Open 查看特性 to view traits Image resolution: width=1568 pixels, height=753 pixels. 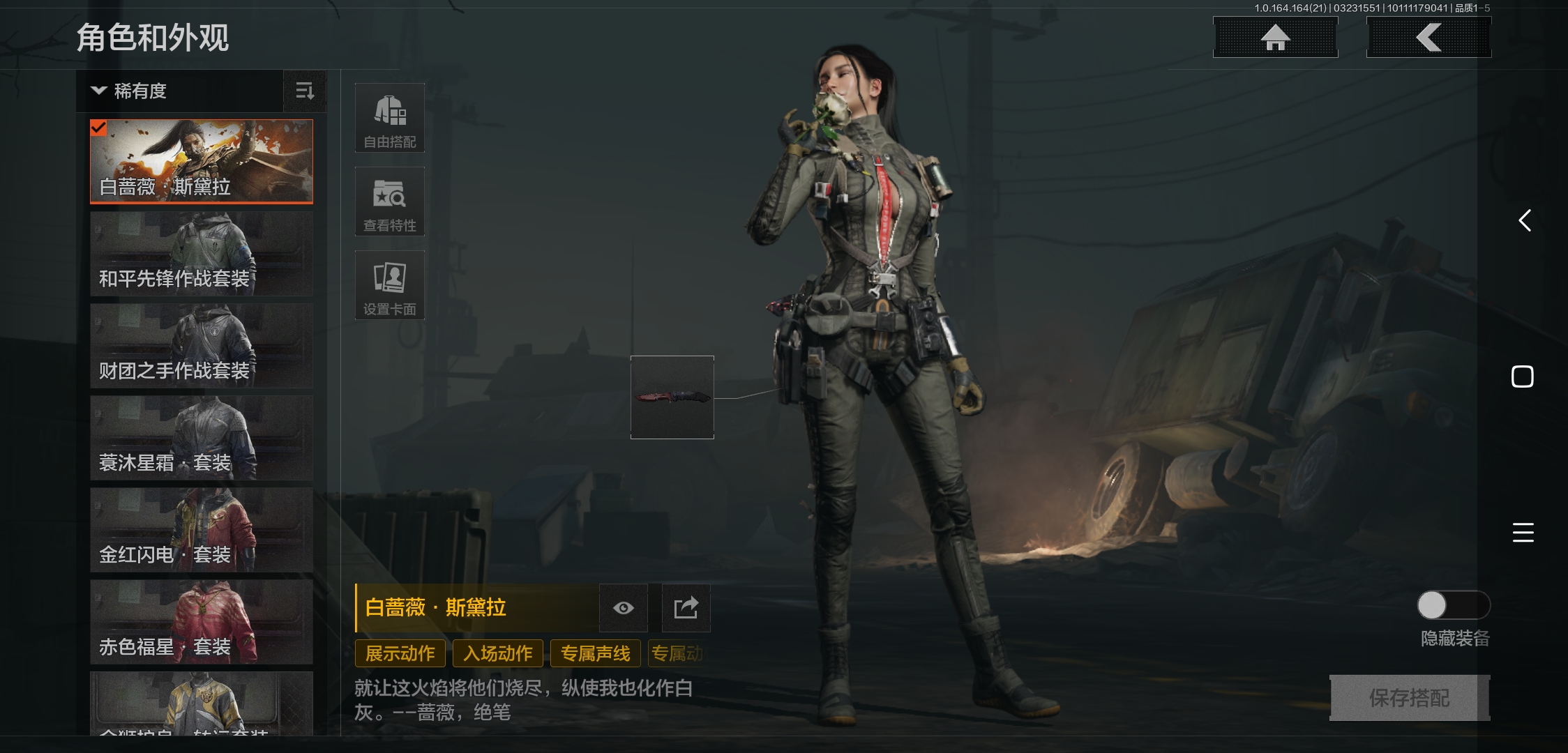pos(390,202)
